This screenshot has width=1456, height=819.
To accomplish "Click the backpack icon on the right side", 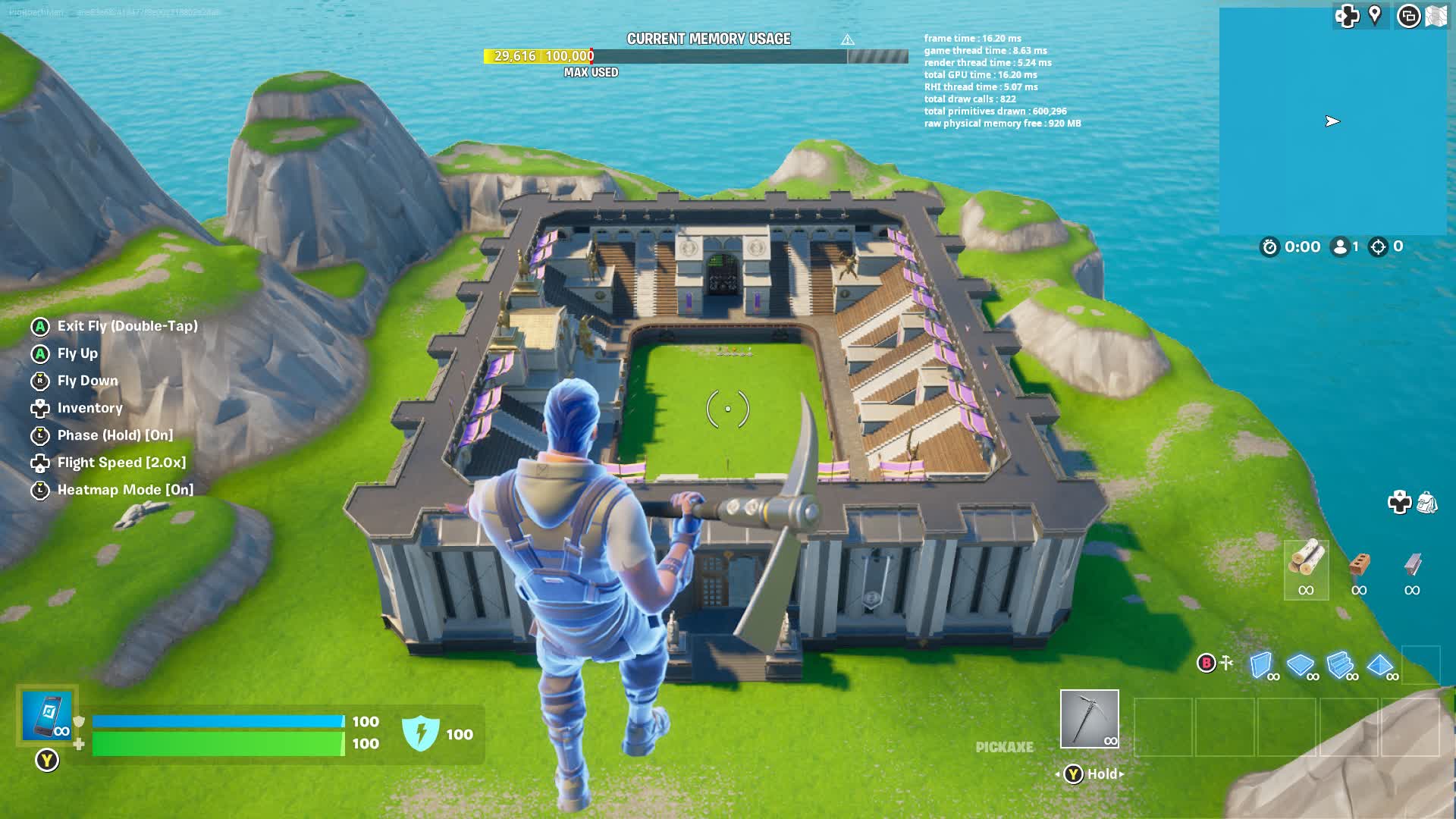I will click(x=1426, y=502).
